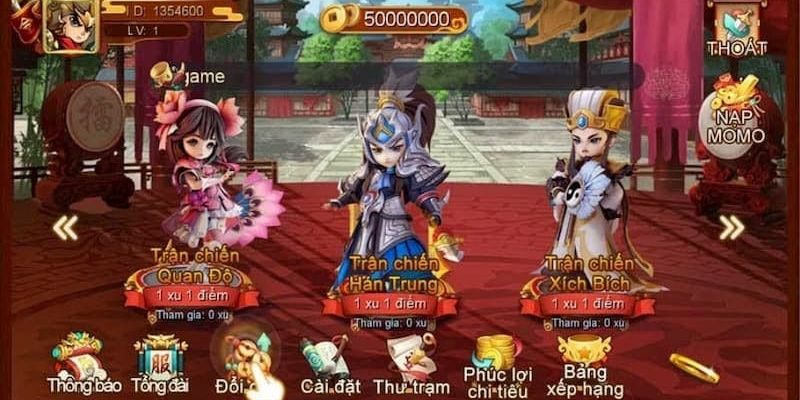This screenshot has height=400, width=800.
Task: Open the Tổng đài support menu
Action: click(x=160, y=360)
